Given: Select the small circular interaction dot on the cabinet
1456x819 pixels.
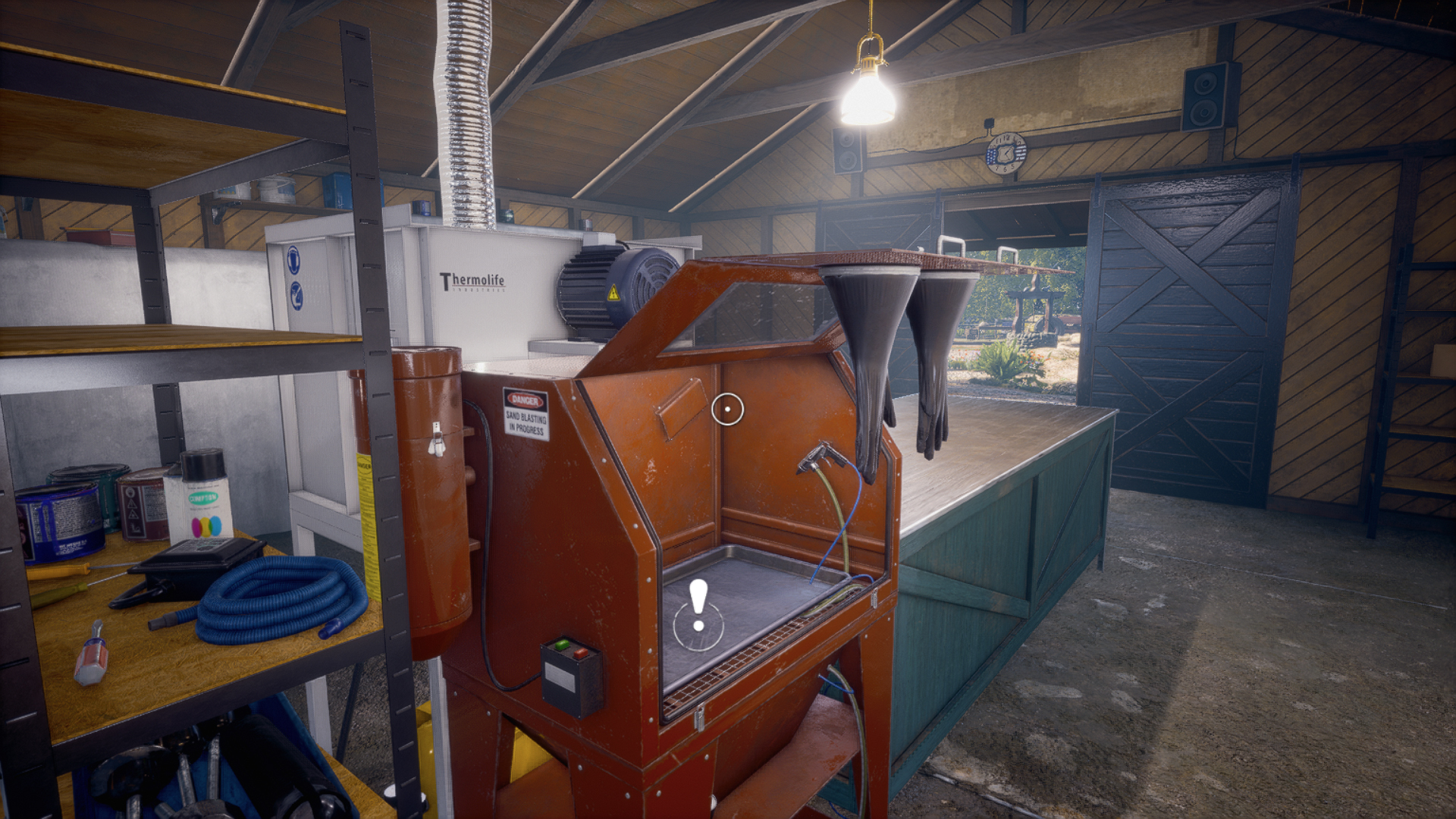Looking at the screenshot, I should 729,409.
